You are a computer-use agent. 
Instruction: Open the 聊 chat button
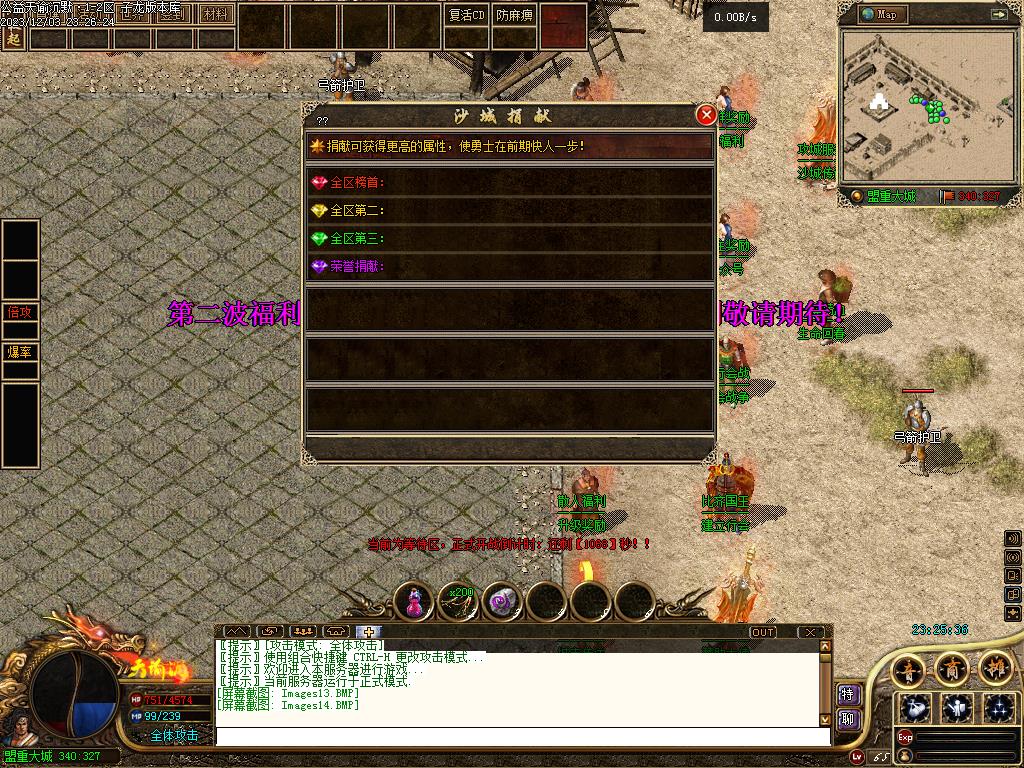[x=848, y=719]
